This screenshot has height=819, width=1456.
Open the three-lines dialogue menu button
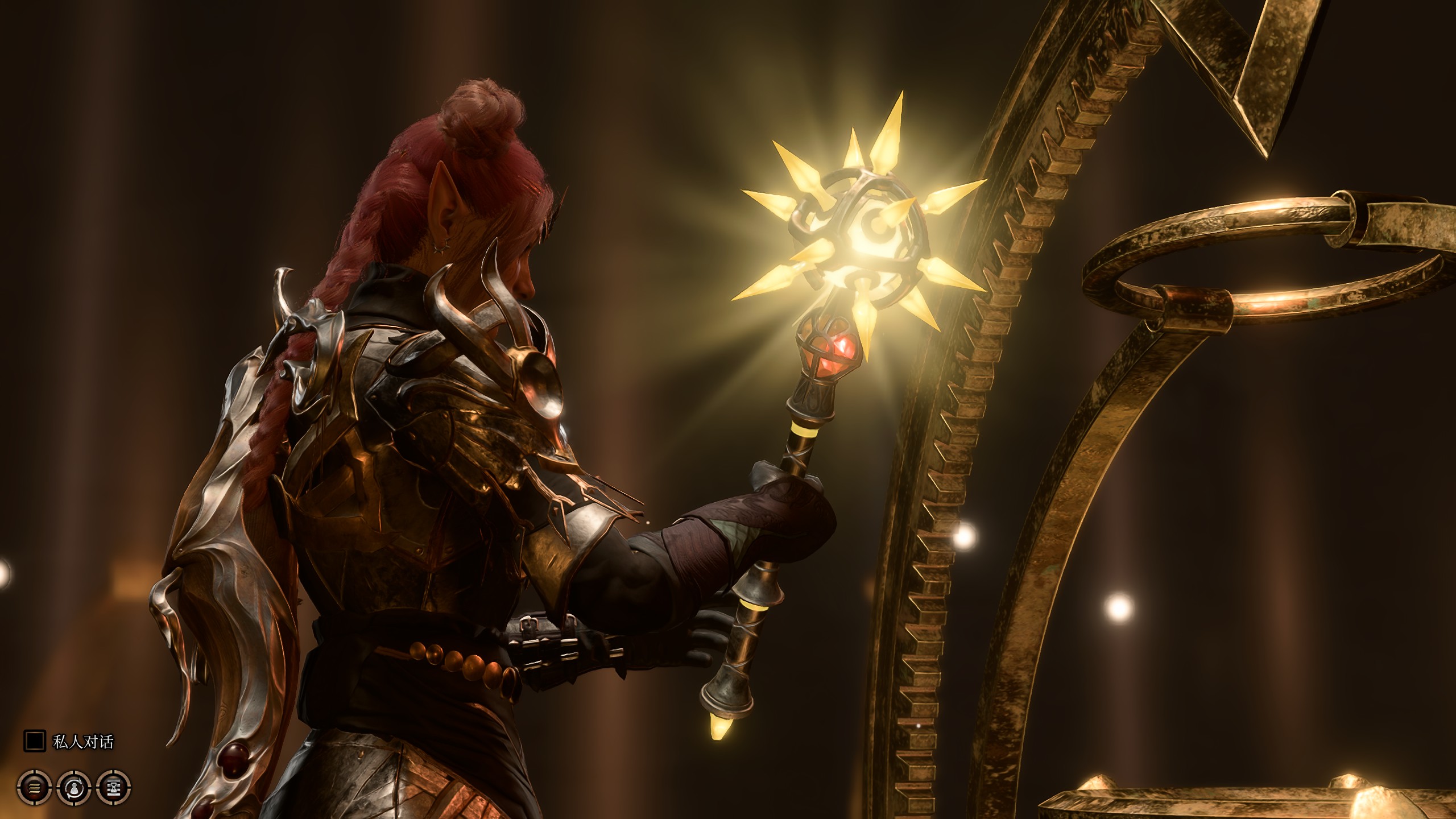tap(35, 787)
